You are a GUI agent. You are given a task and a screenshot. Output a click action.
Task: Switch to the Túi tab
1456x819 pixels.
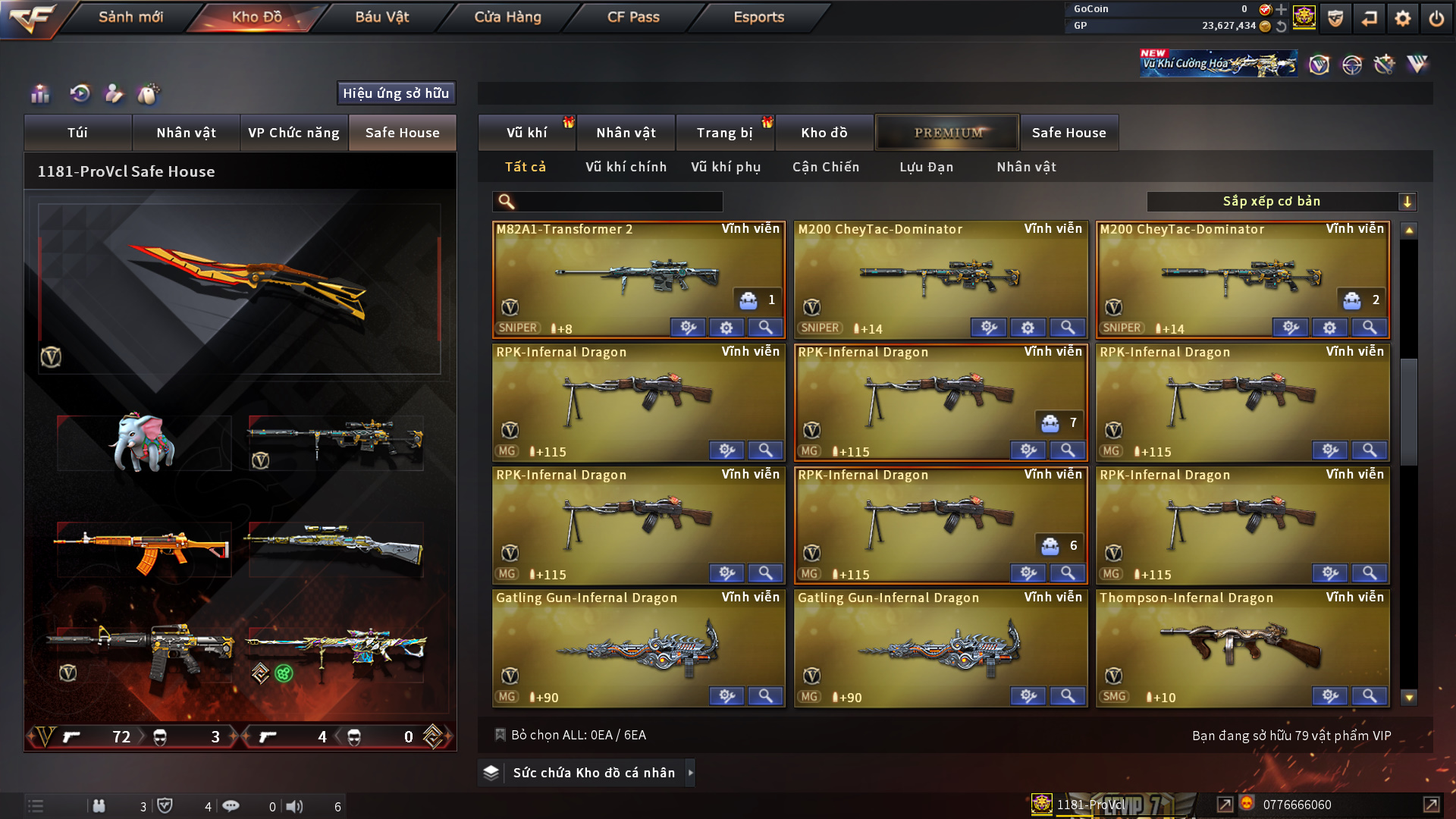(x=77, y=133)
